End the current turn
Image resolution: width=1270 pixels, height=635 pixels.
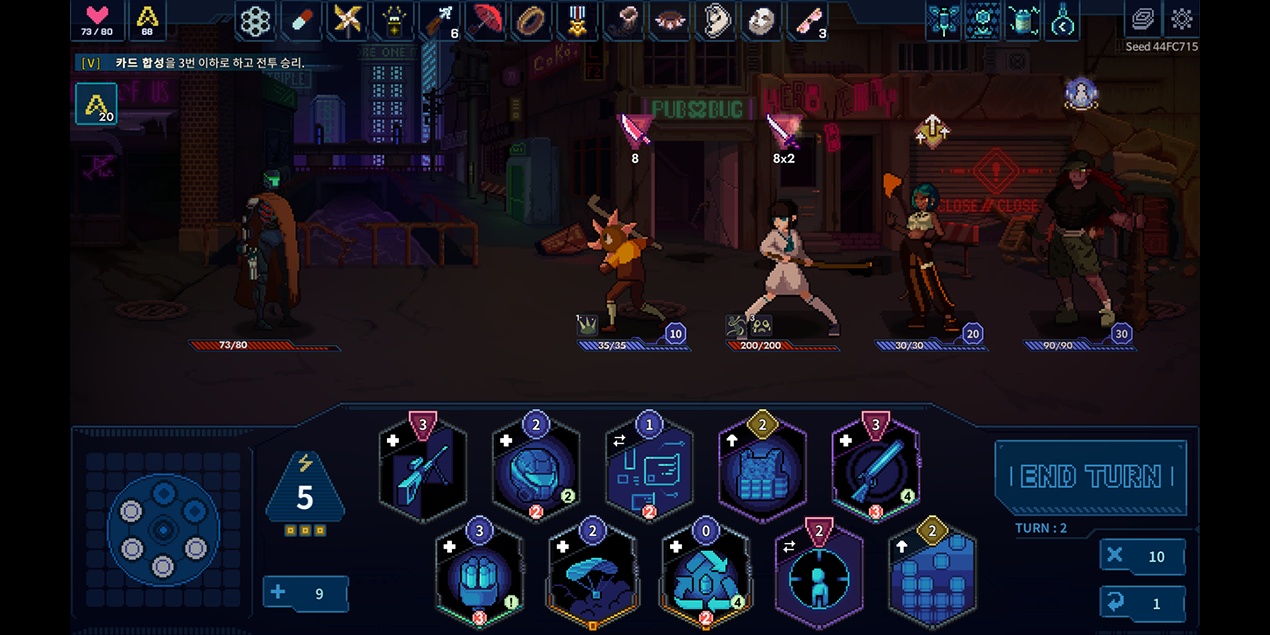click(x=1091, y=477)
